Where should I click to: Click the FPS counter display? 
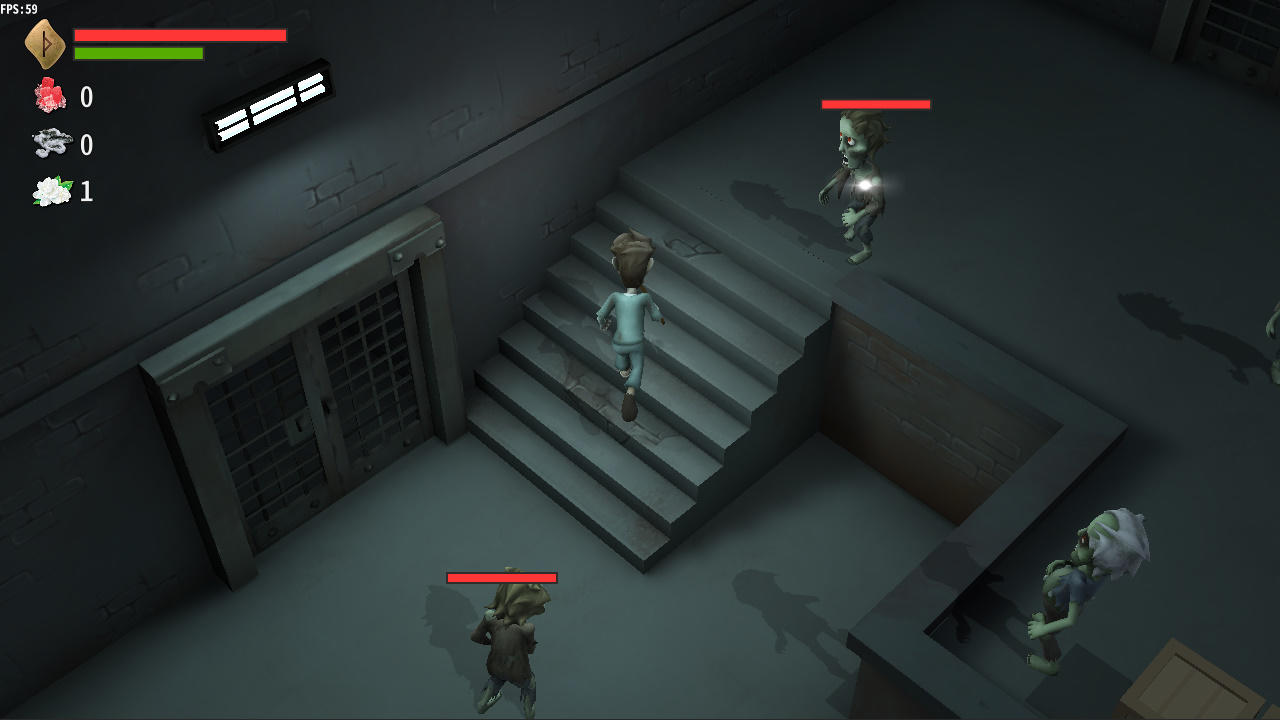tap(19, 8)
